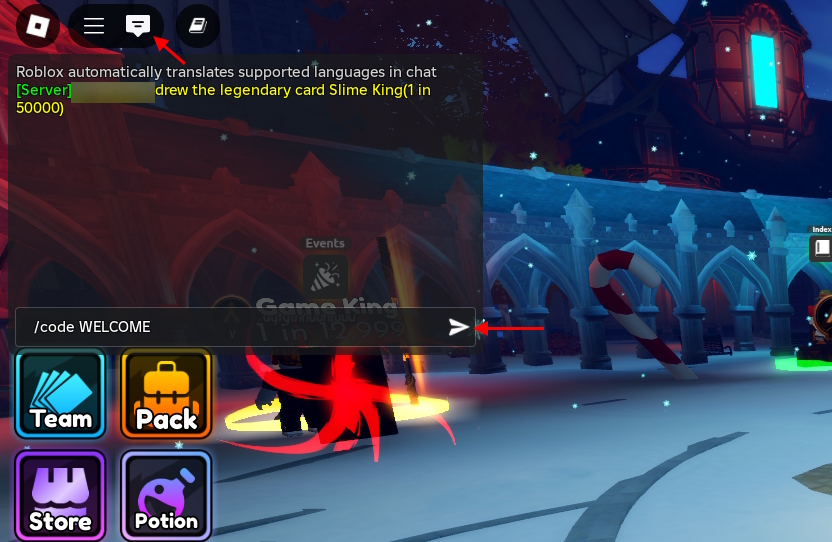The image size is (832, 542).
Task: Open the Pack menu
Action: pos(166,394)
